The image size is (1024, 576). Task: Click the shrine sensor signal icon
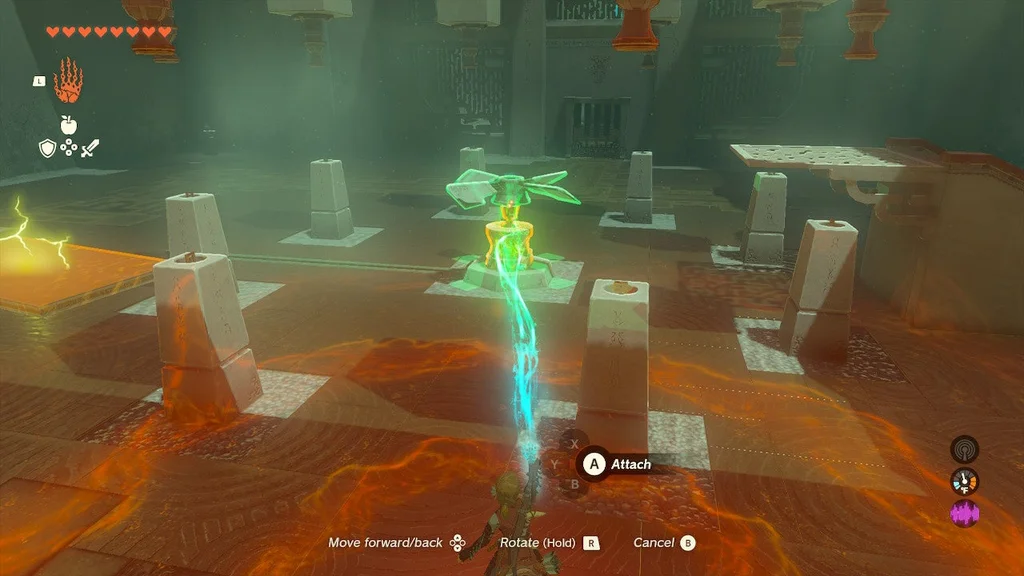click(964, 449)
